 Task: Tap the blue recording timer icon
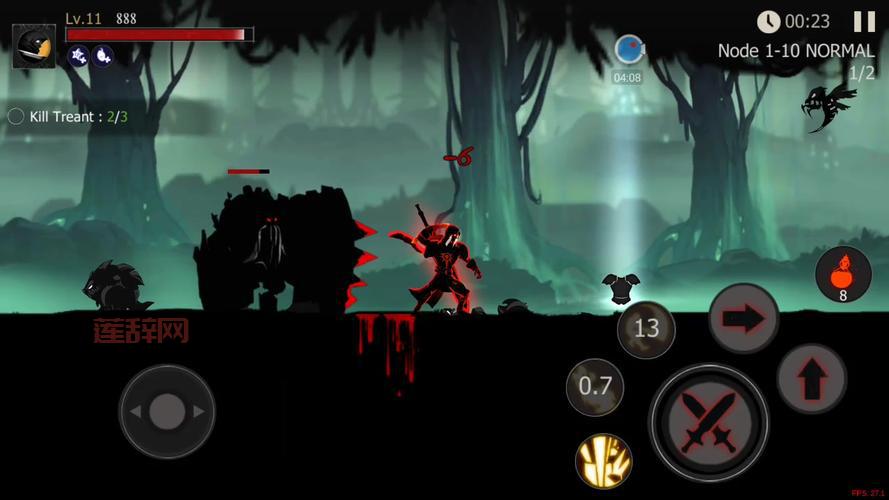pos(628,50)
